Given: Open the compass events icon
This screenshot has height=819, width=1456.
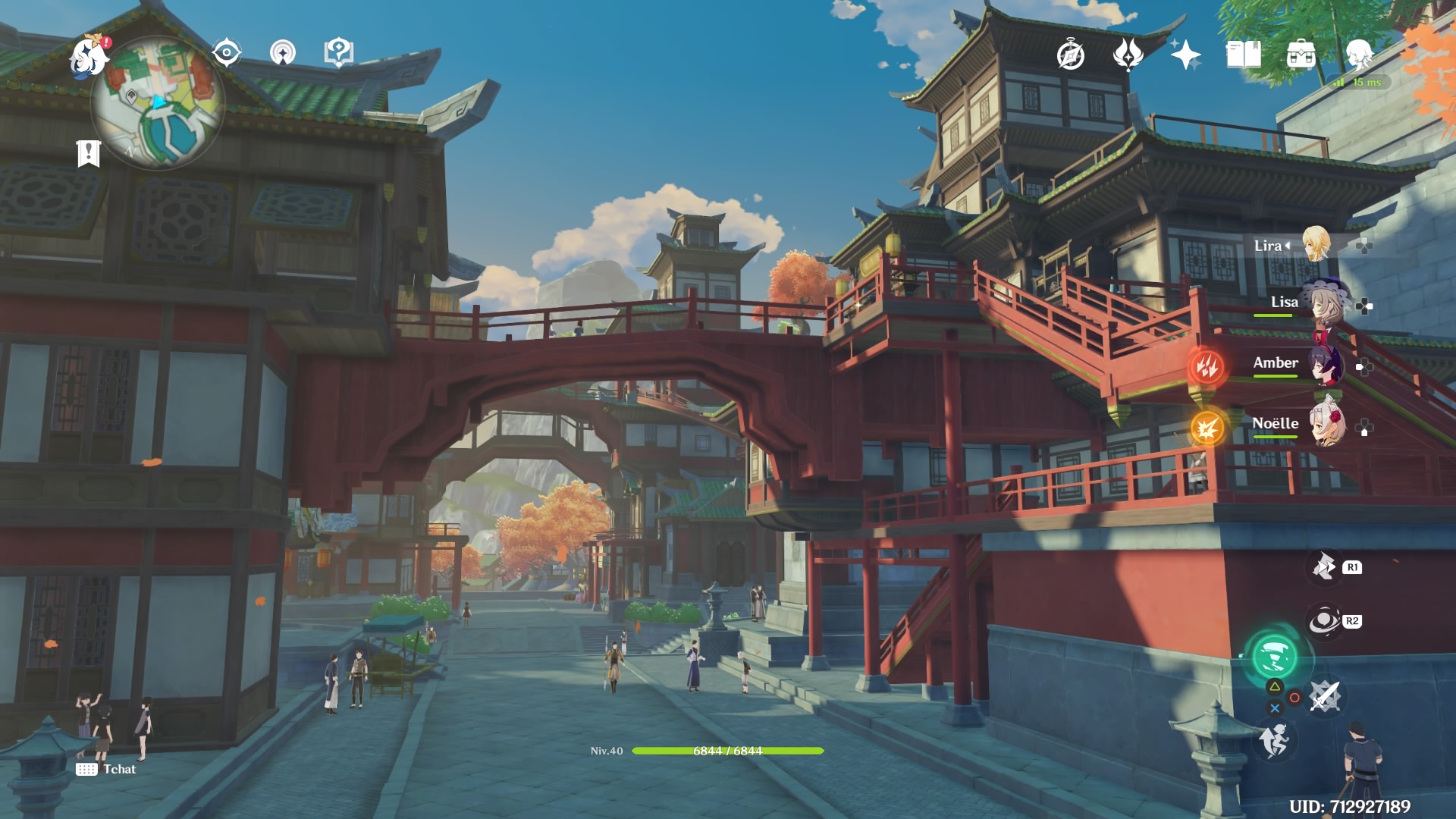Looking at the screenshot, I should click(x=1071, y=55).
